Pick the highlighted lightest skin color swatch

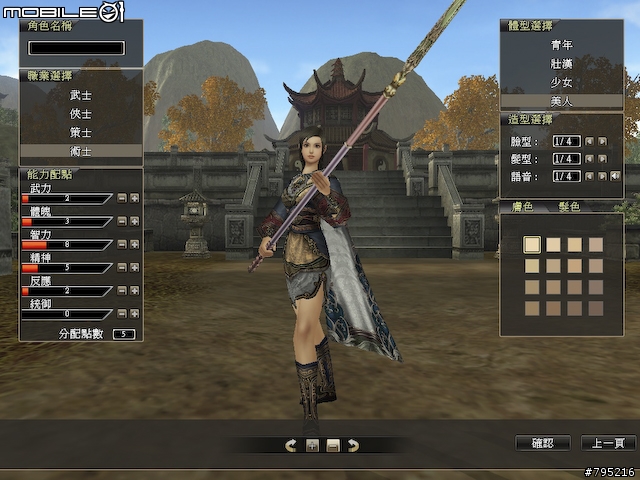point(532,243)
